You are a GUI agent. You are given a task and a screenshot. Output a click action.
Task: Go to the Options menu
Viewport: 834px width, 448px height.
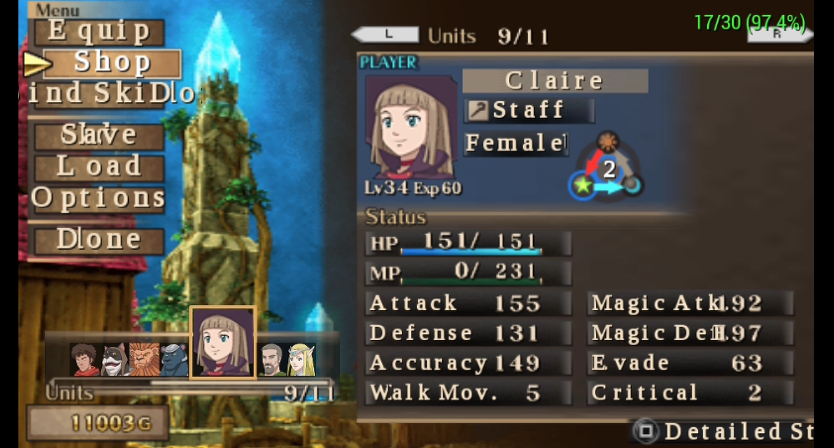point(98,198)
